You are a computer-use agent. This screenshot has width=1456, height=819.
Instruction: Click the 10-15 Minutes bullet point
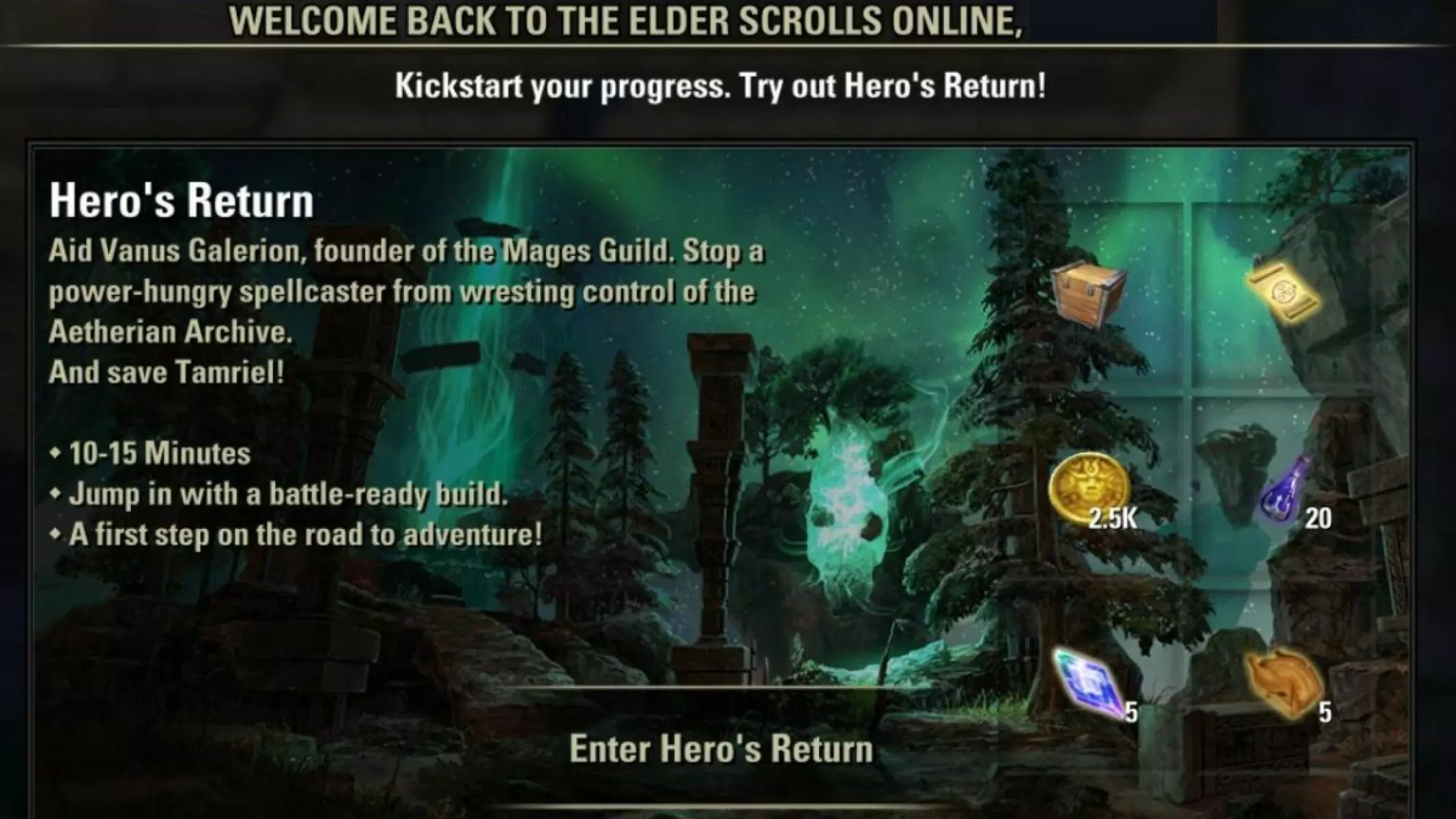coord(152,452)
